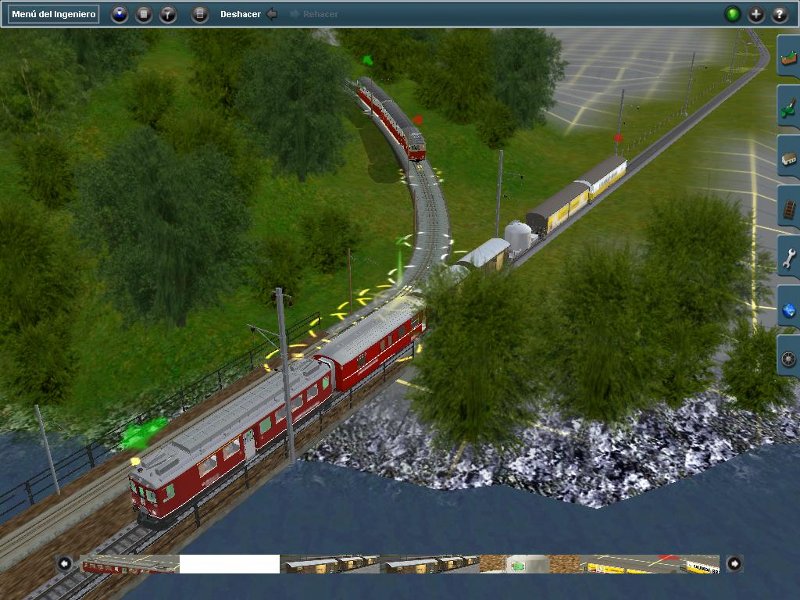The height and width of the screenshot is (600, 800).
Task: Open the wrench tools tab
Action: (789, 258)
